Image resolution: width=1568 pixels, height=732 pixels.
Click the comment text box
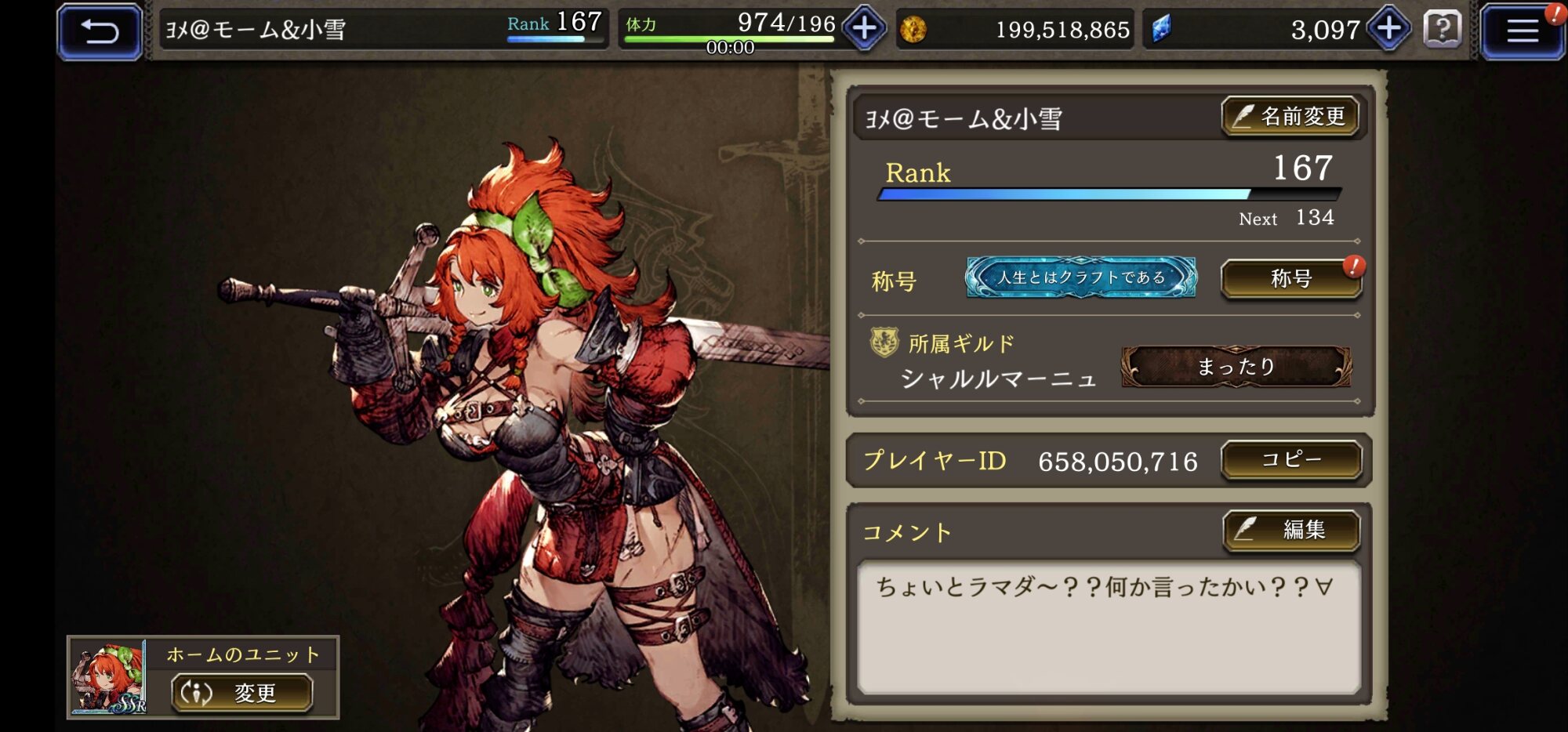[1109, 627]
